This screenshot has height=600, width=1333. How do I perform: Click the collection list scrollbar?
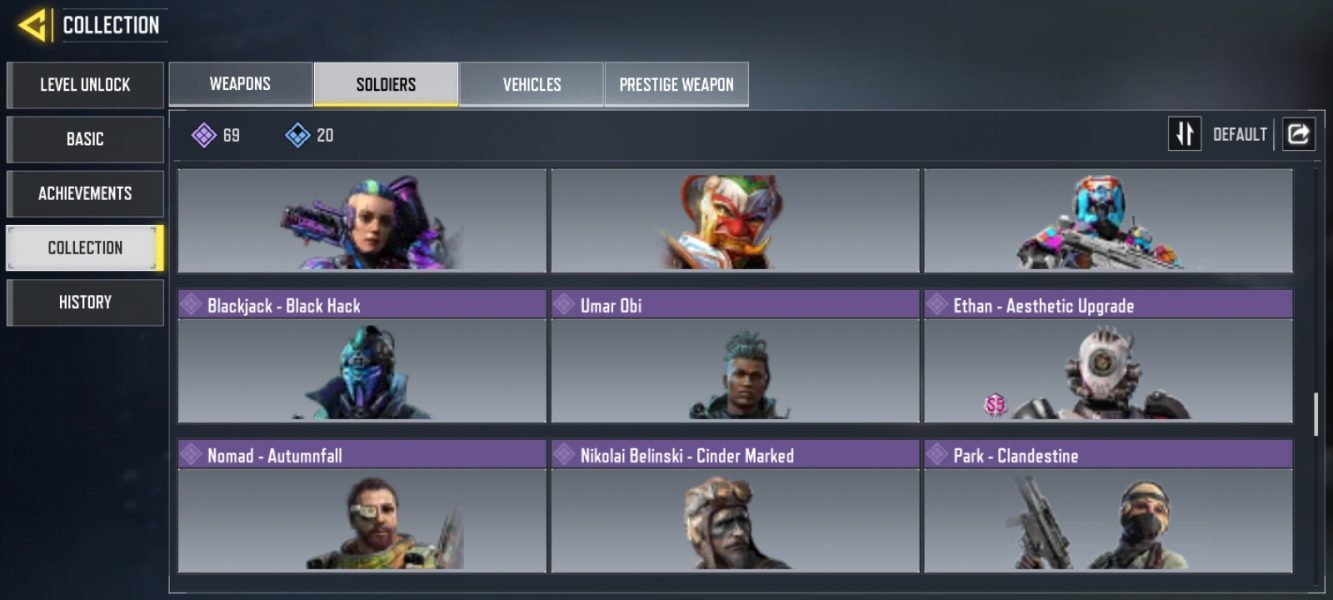[x=1315, y=414]
